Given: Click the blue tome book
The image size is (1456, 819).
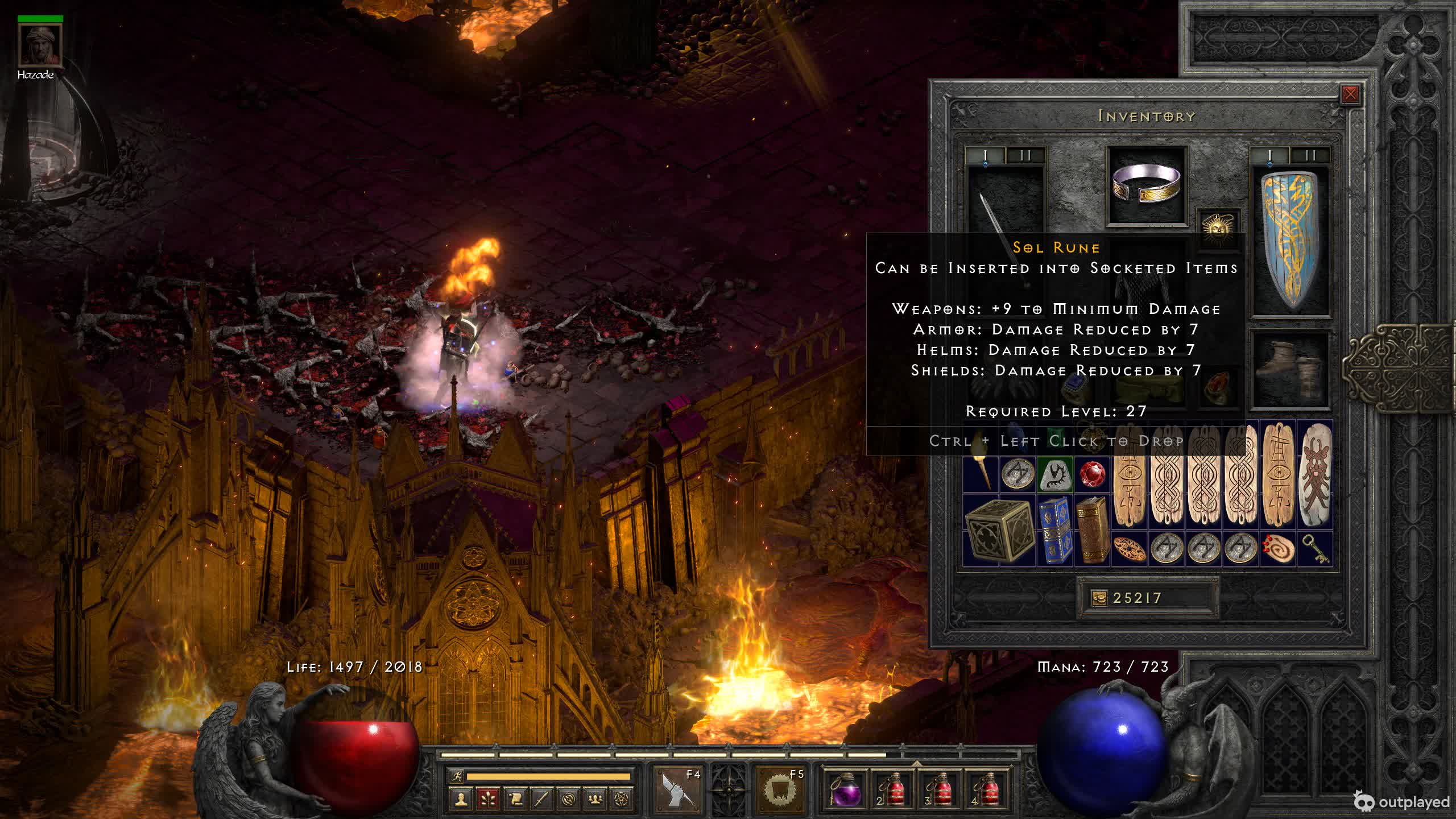Looking at the screenshot, I should 1054,530.
